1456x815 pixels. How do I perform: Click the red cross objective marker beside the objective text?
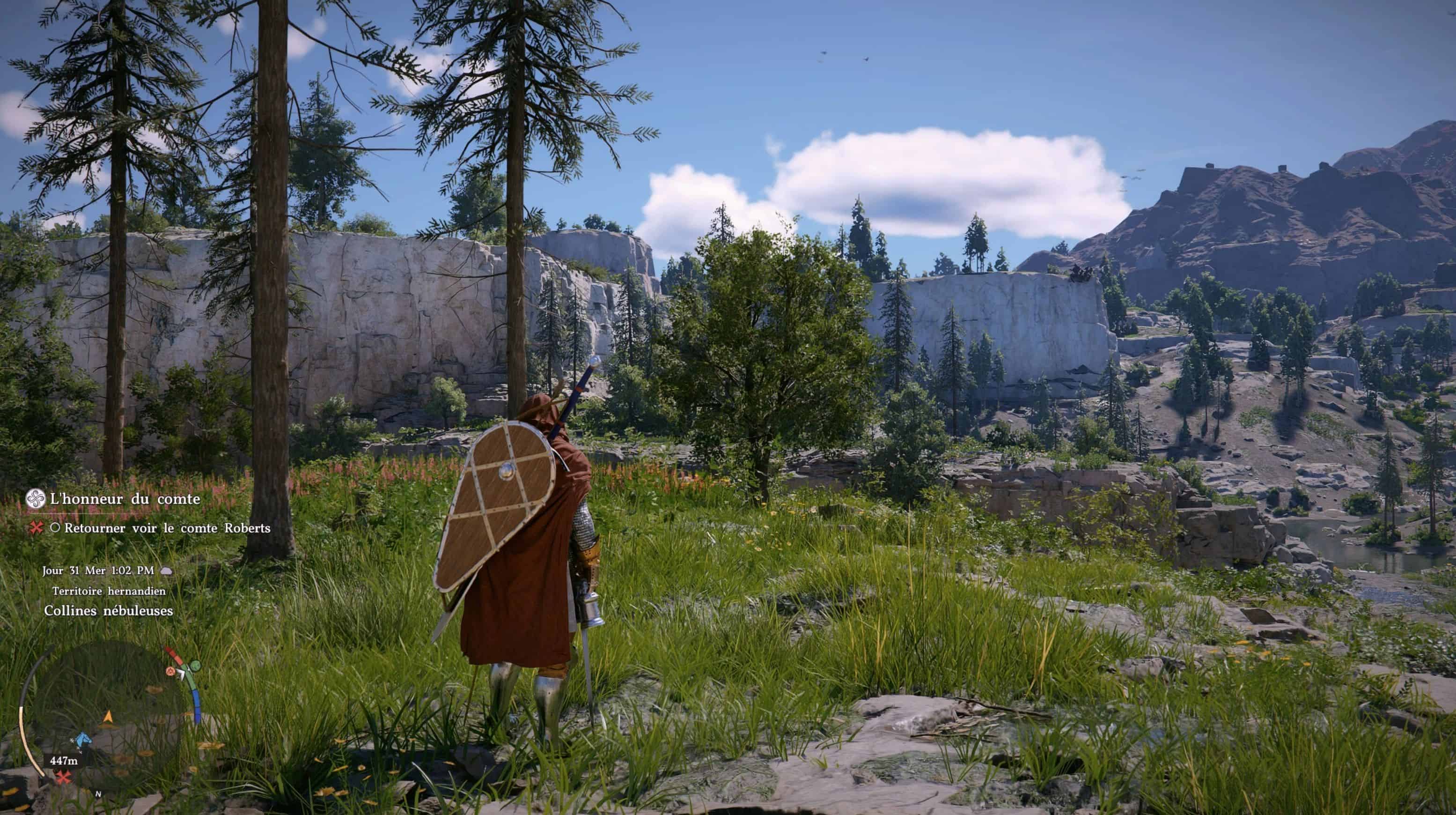[x=37, y=528]
